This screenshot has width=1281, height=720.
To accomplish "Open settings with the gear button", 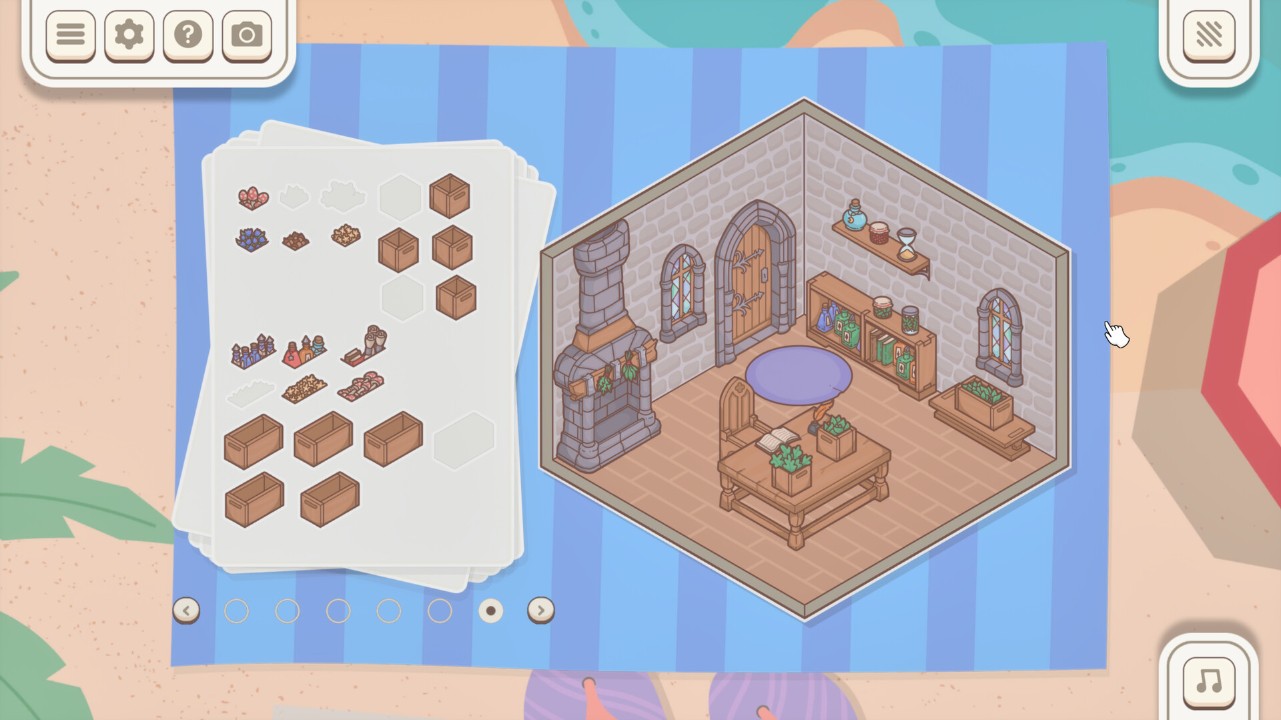I will pos(129,36).
